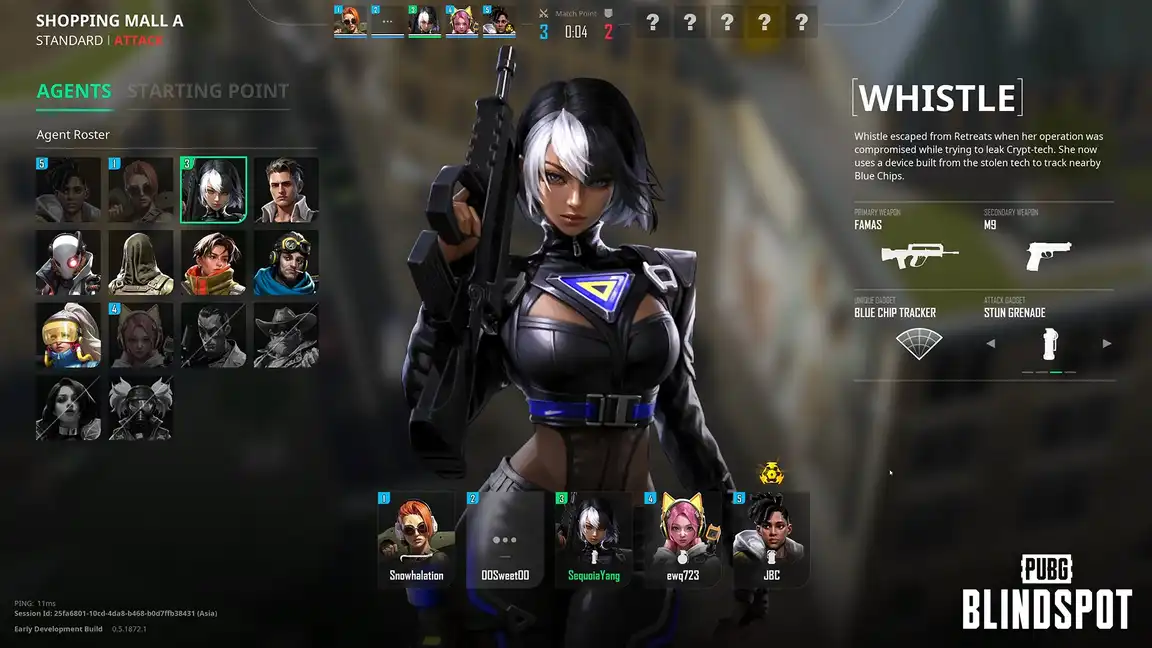Click the locked gas mask agent portrait
The width and height of the screenshot is (1152, 648).
tap(141, 408)
